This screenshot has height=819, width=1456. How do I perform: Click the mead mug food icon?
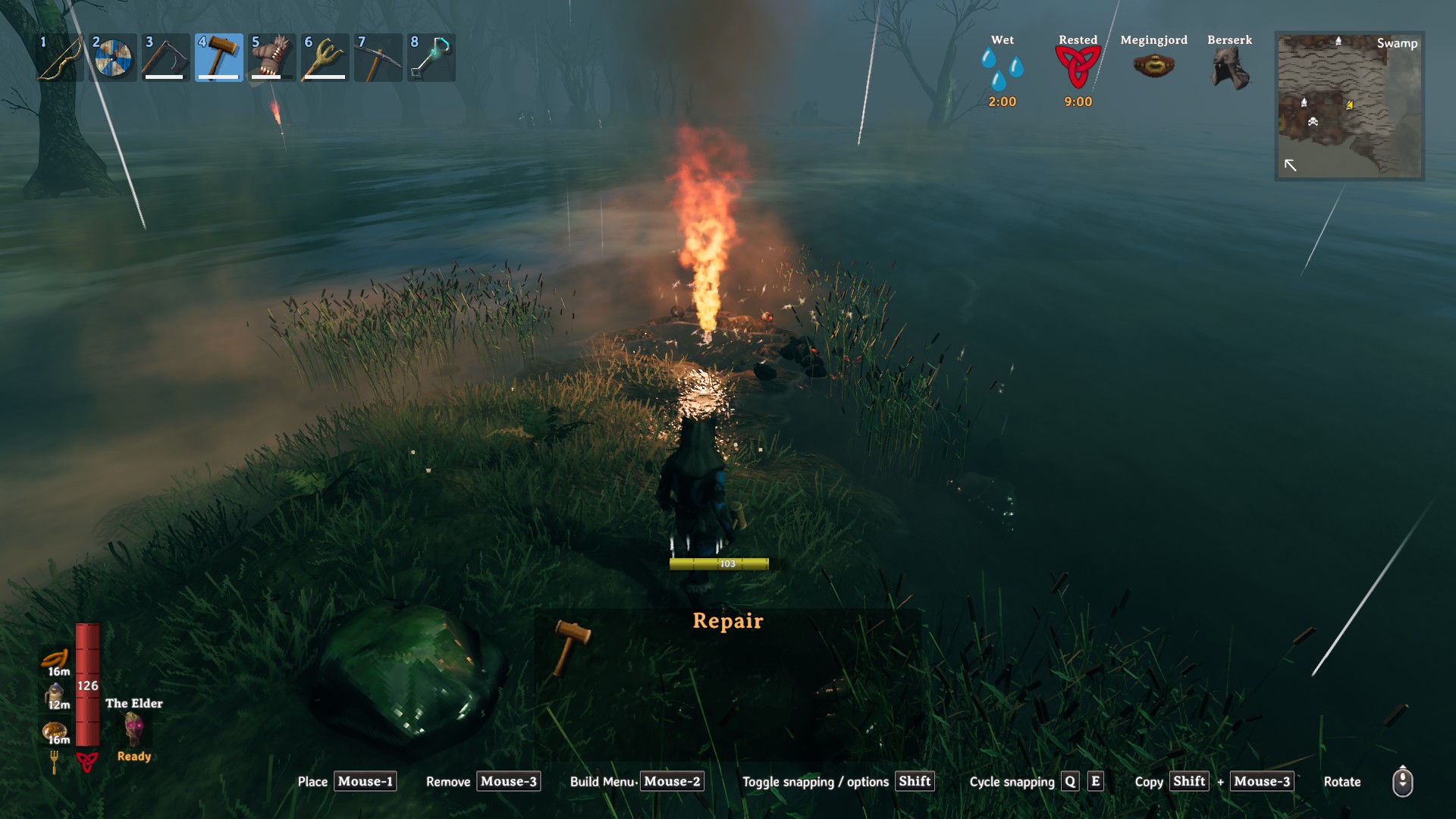point(55,695)
